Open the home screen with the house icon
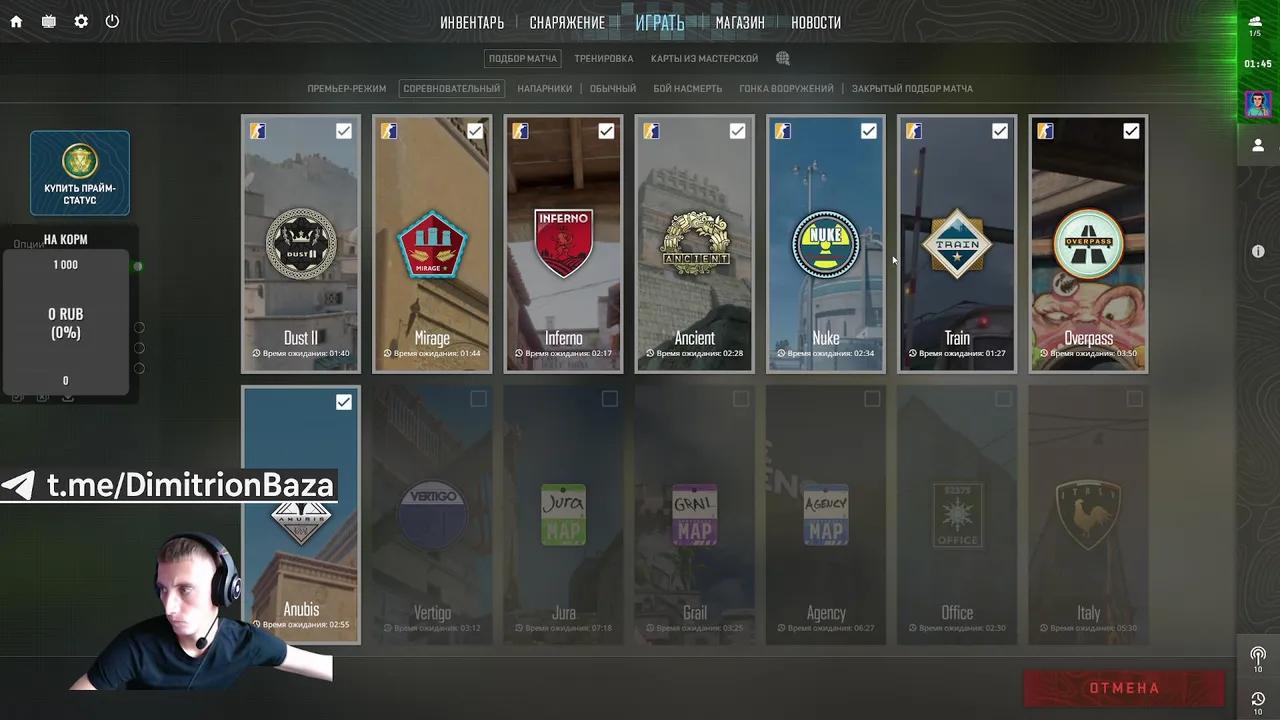This screenshot has width=1280, height=720. coord(15,21)
